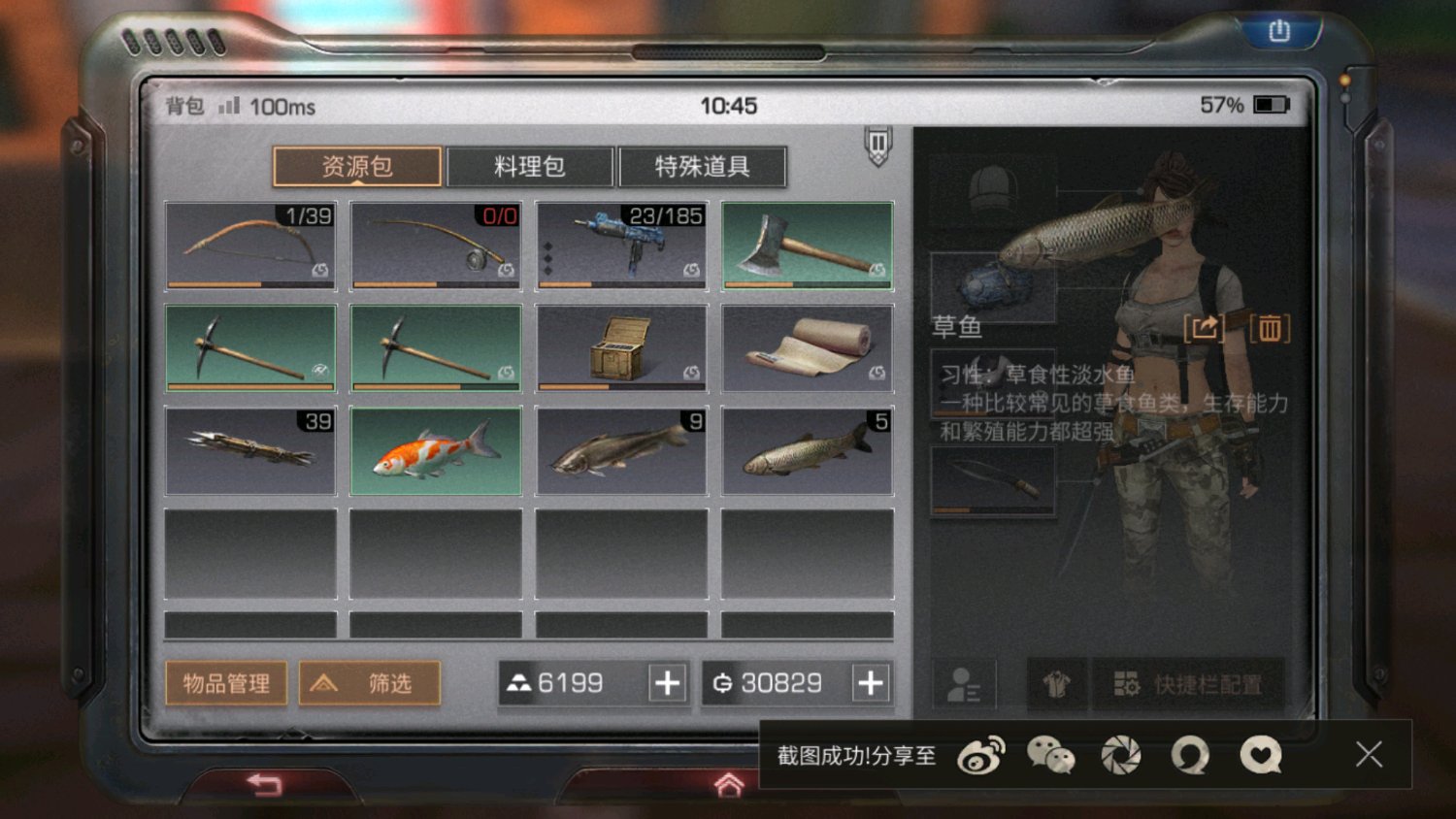Image resolution: width=1456 pixels, height=819 pixels.
Task: Share via the Moments aperture icon
Action: click(x=1121, y=755)
